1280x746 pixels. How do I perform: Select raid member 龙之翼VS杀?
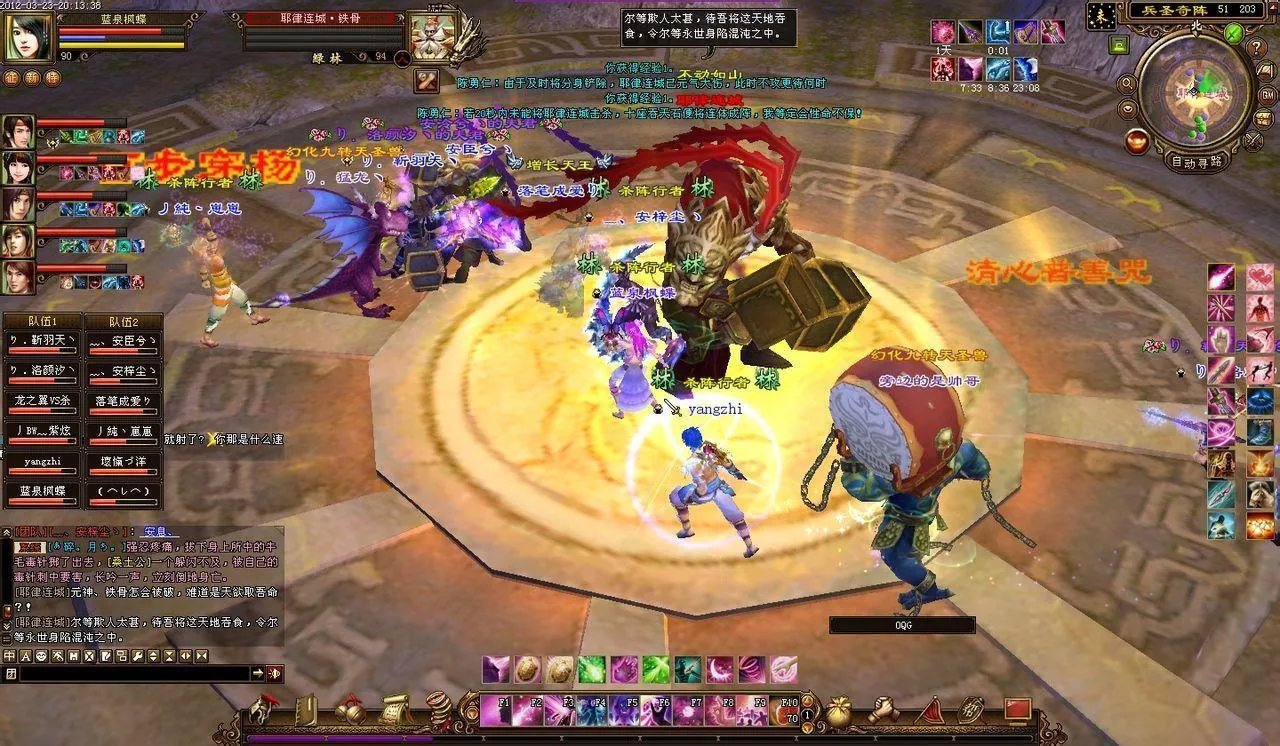[x=42, y=401]
